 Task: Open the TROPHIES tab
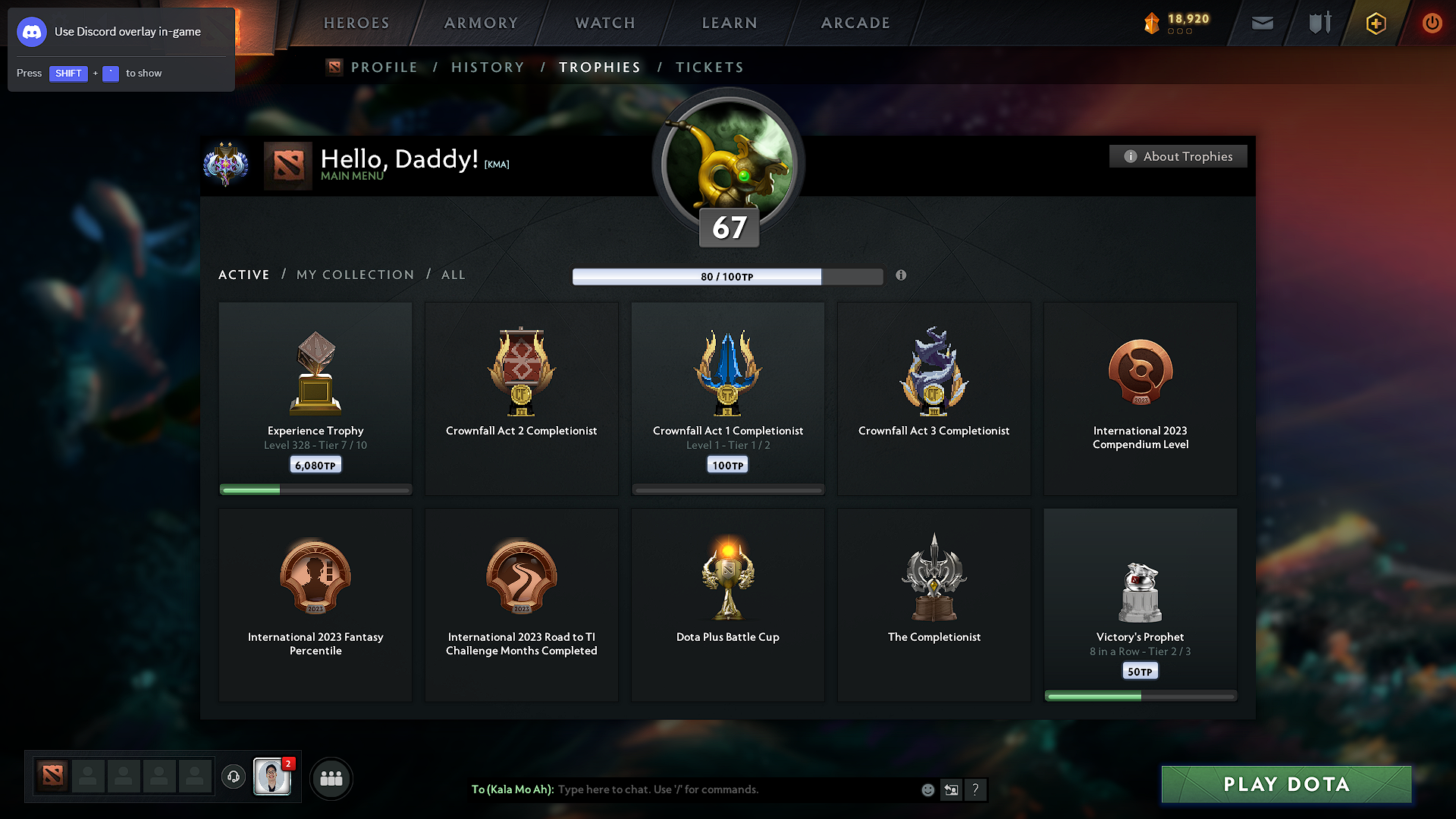[x=599, y=67]
